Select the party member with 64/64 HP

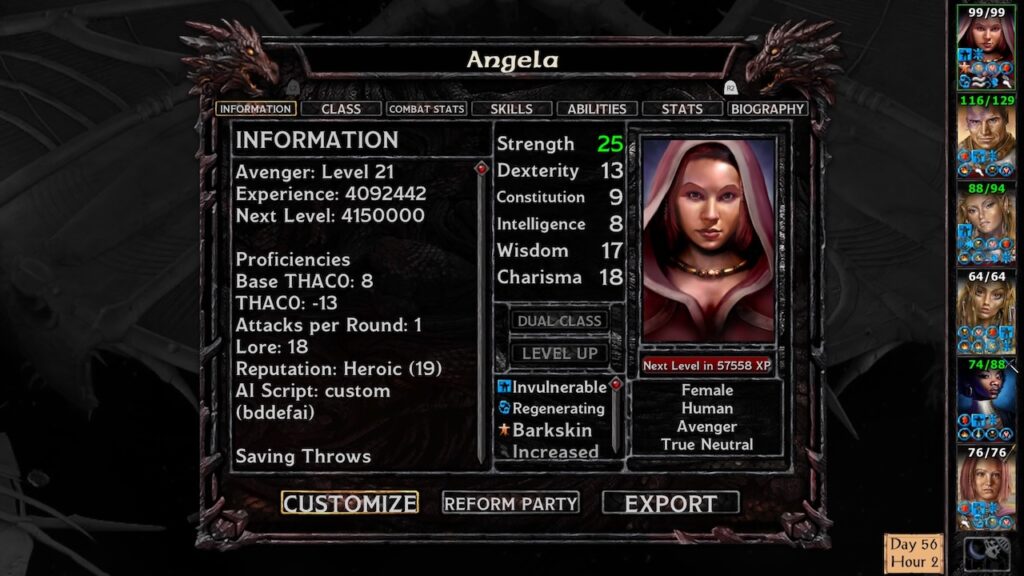(x=986, y=303)
